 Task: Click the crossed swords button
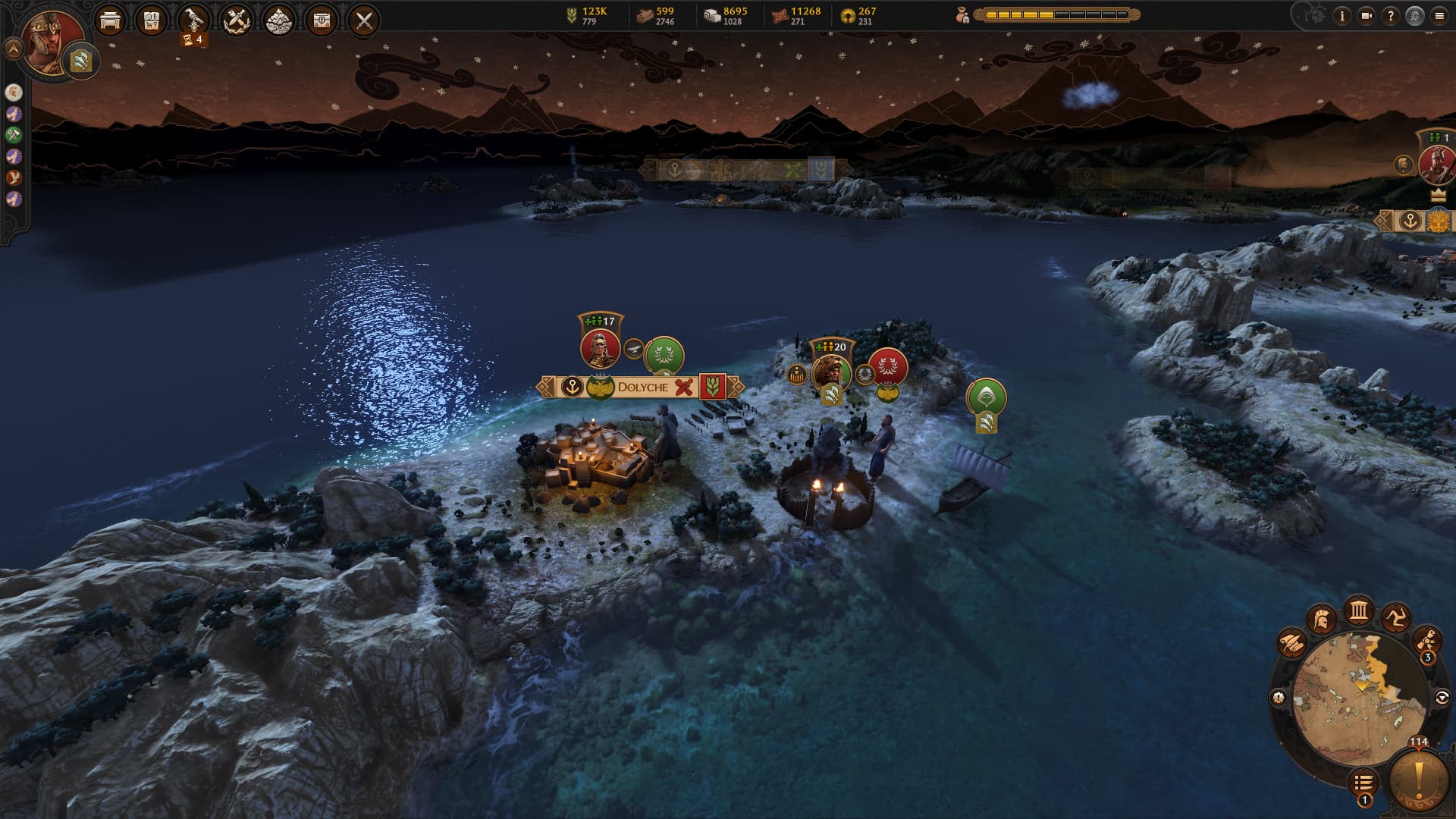[364, 20]
